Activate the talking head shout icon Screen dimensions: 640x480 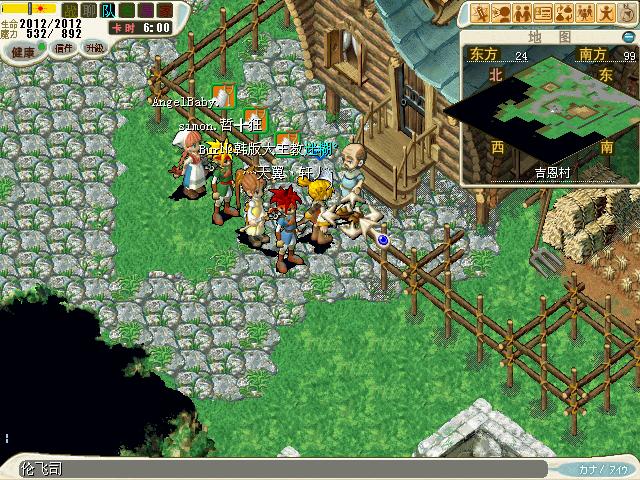[x=500, y=13]
